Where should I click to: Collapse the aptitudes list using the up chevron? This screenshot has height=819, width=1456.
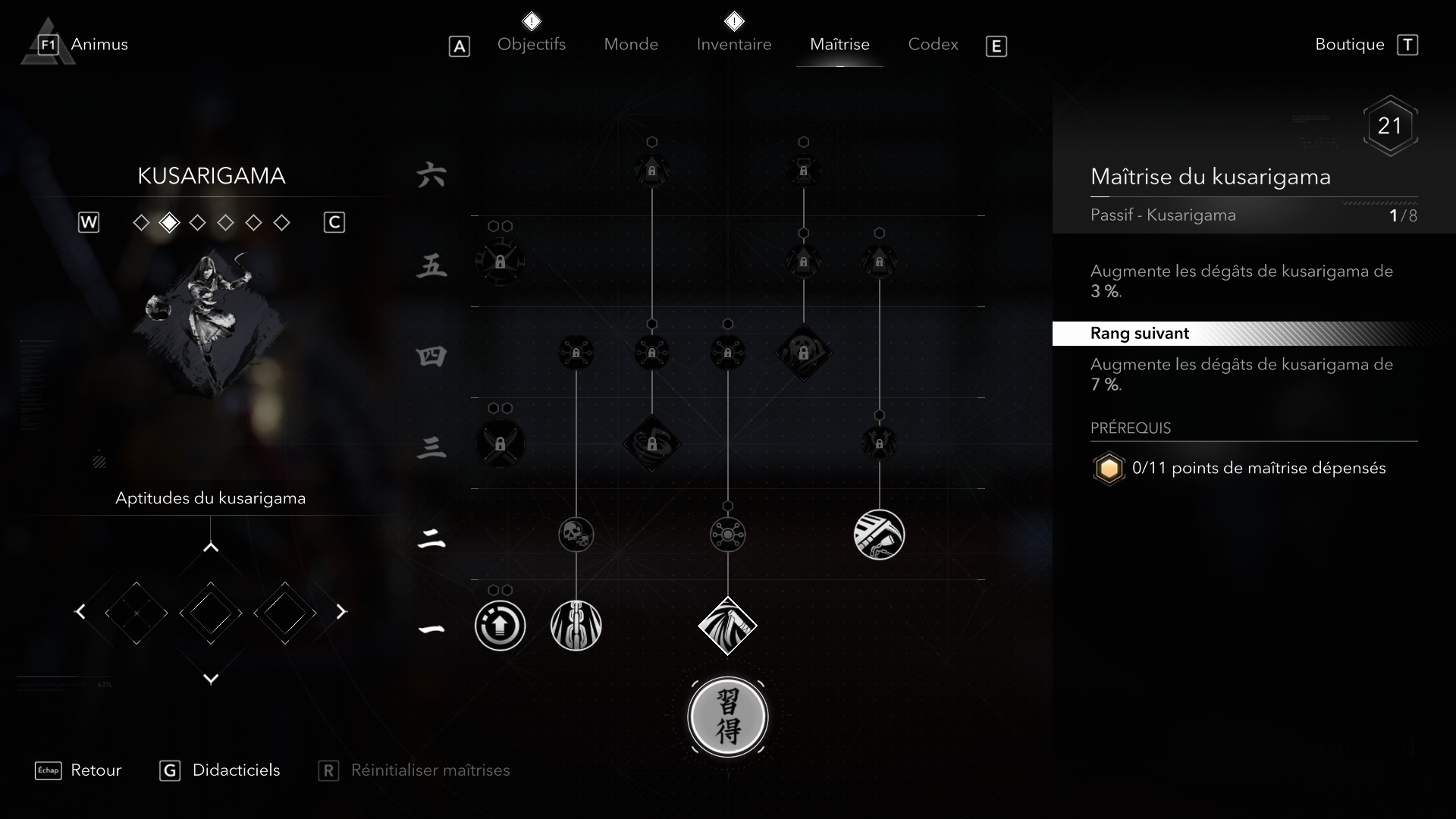pyautogui.click(x=211, y=544)
